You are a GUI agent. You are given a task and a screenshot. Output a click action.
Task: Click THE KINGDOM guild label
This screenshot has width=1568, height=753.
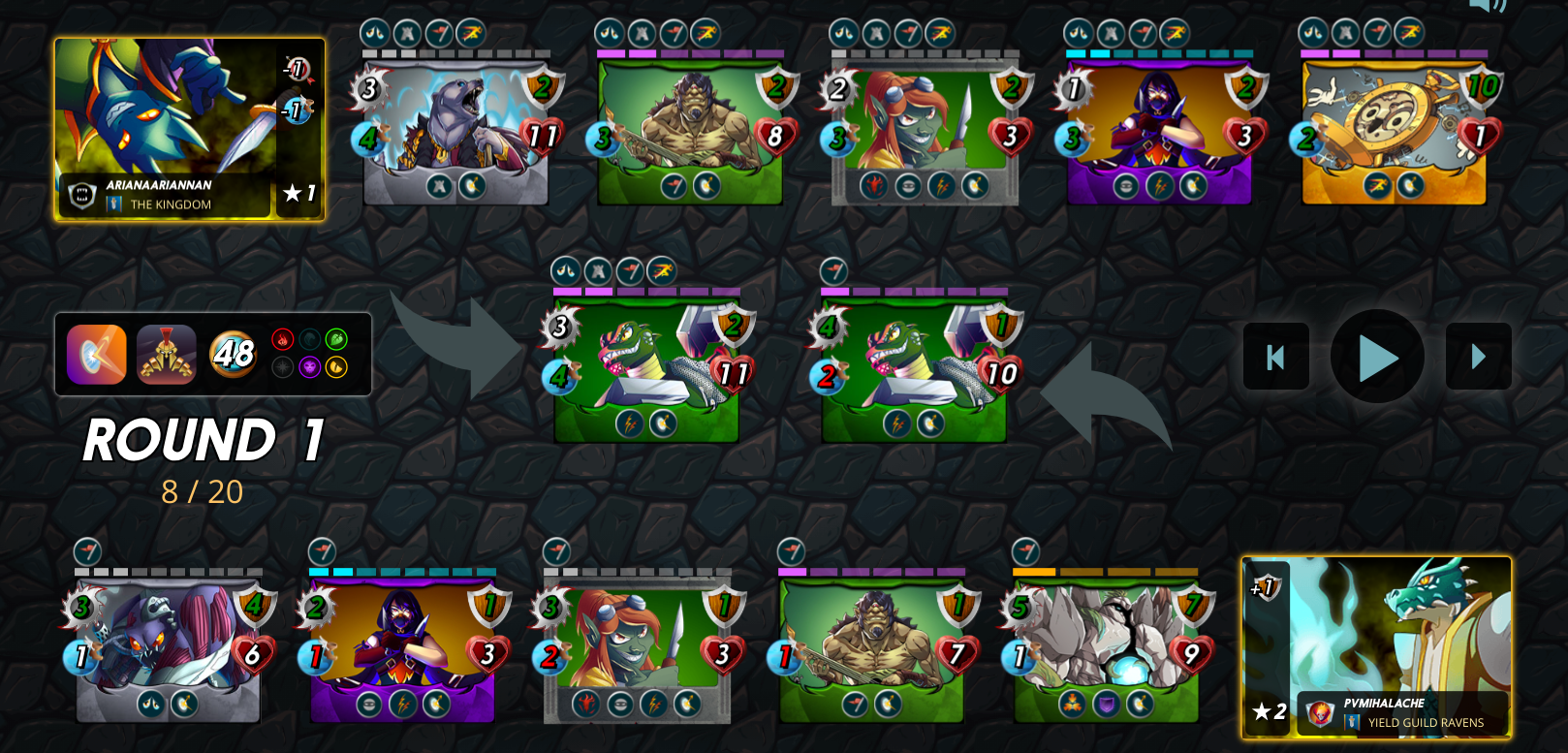coord(169,205)
